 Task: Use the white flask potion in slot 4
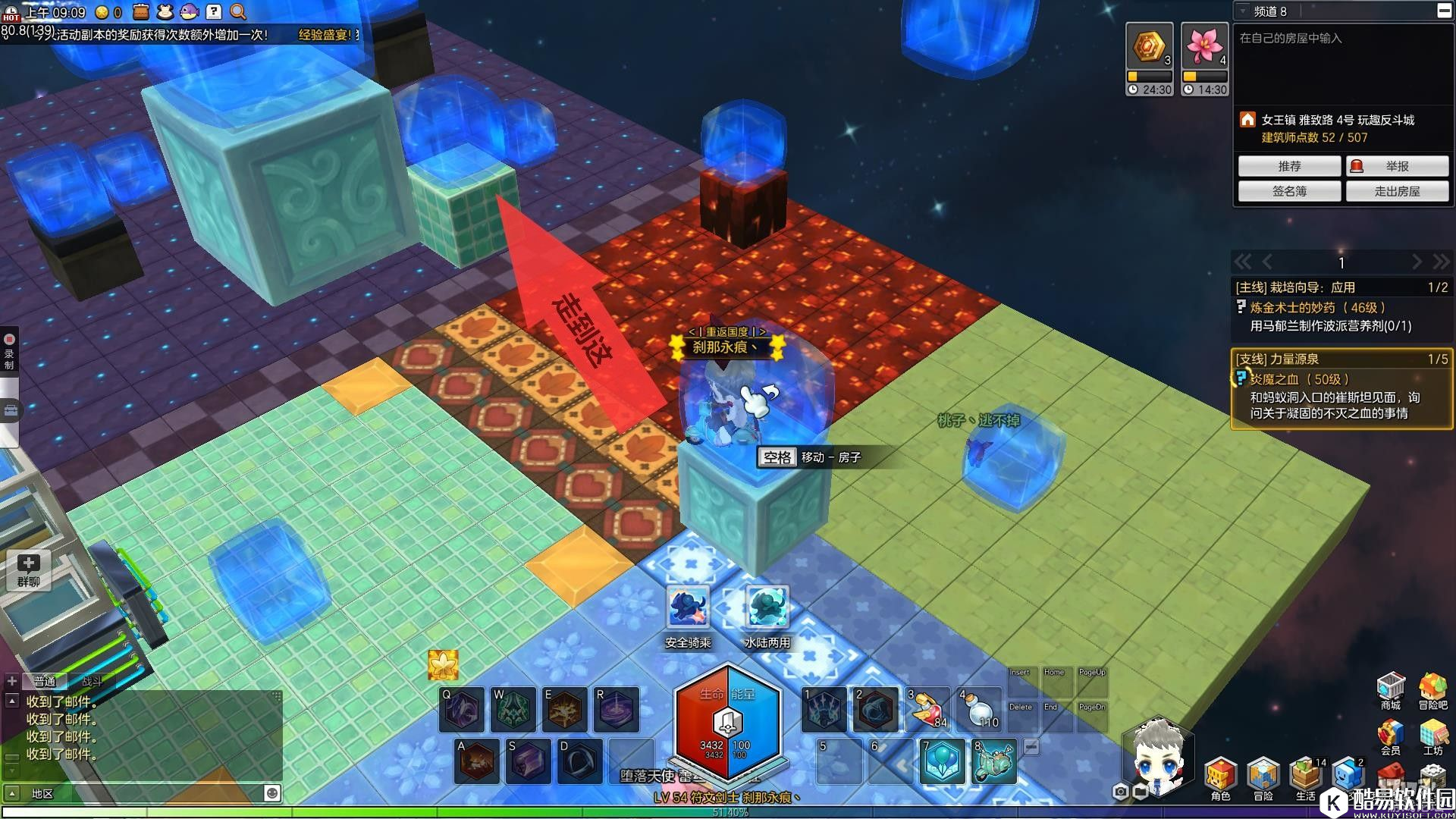[x=979, y=709]
